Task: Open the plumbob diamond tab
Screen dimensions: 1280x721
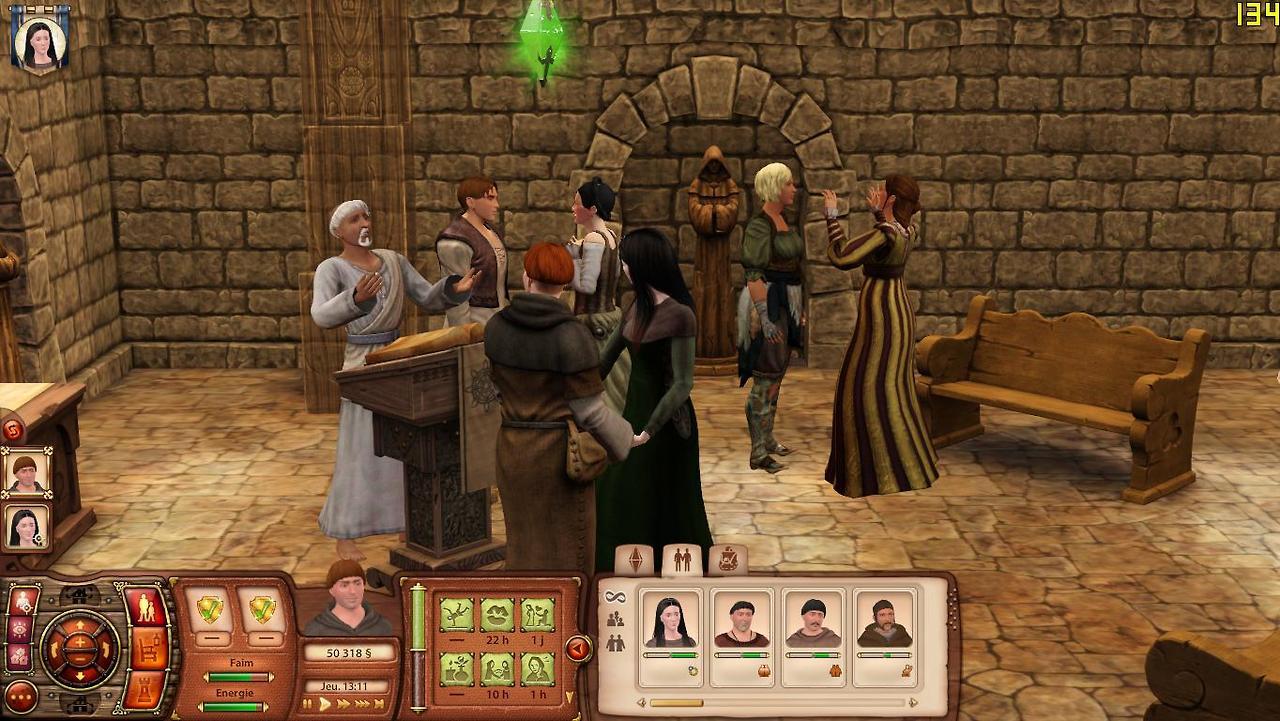Action: (x=635, y=560)
